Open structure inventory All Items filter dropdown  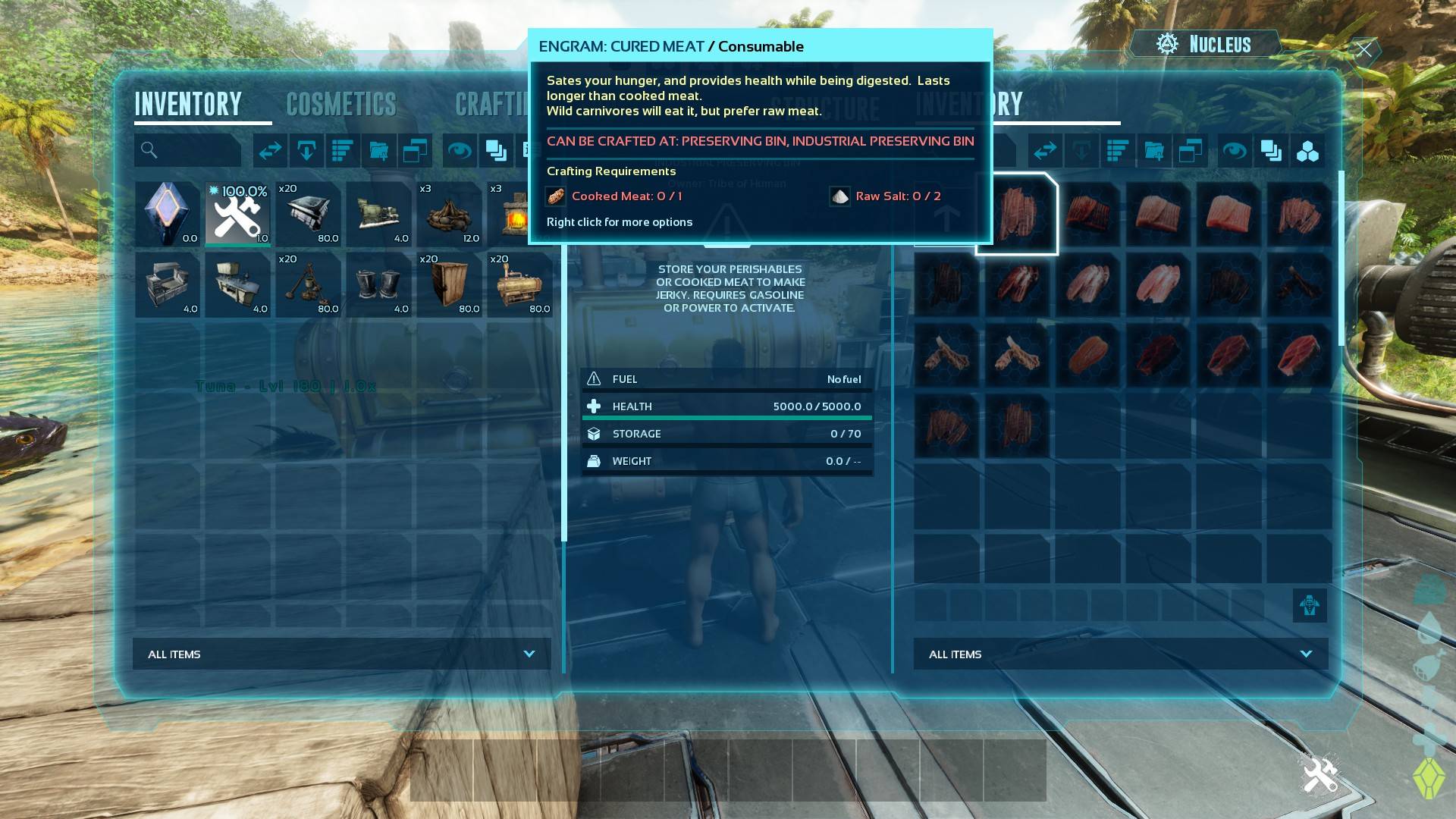pos(1121,654)
